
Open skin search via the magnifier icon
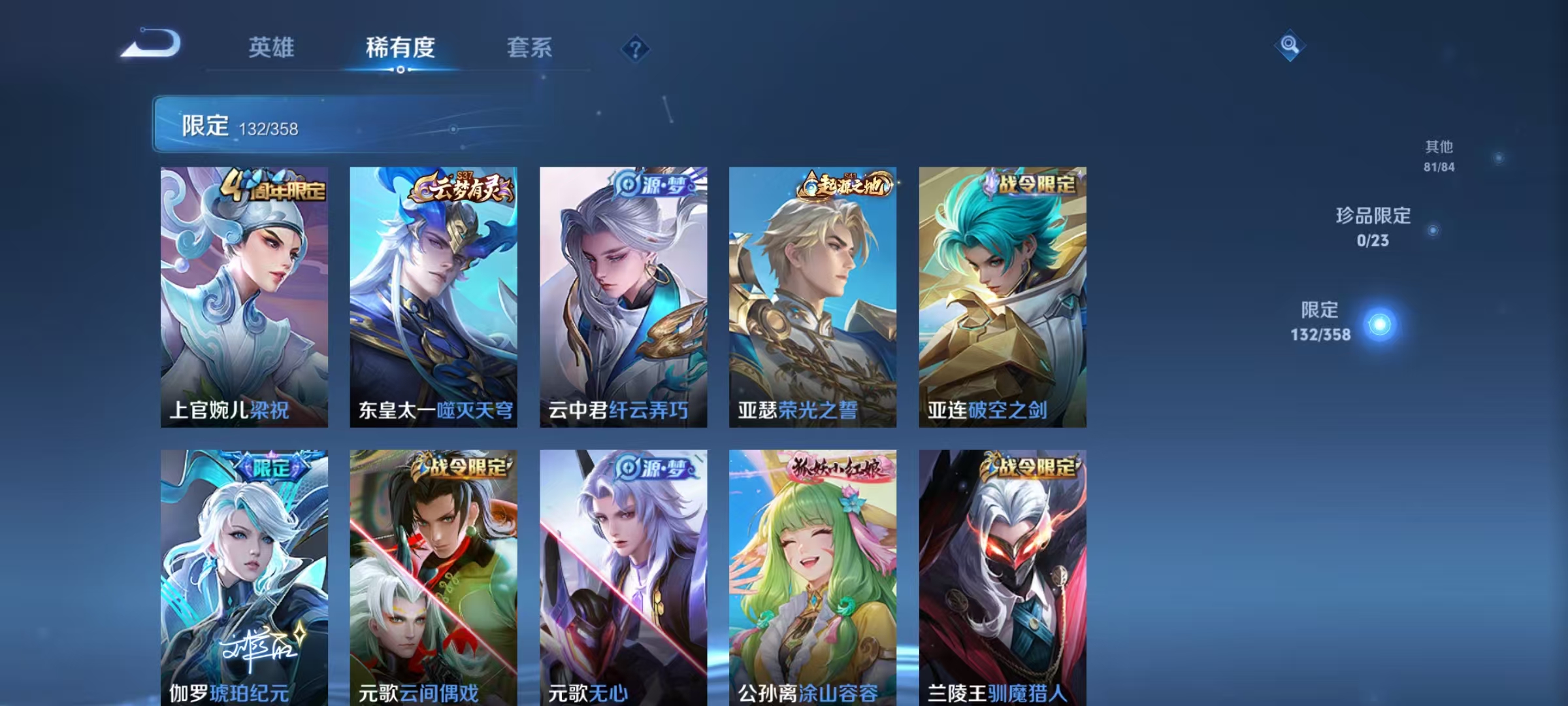(1288, 46)
